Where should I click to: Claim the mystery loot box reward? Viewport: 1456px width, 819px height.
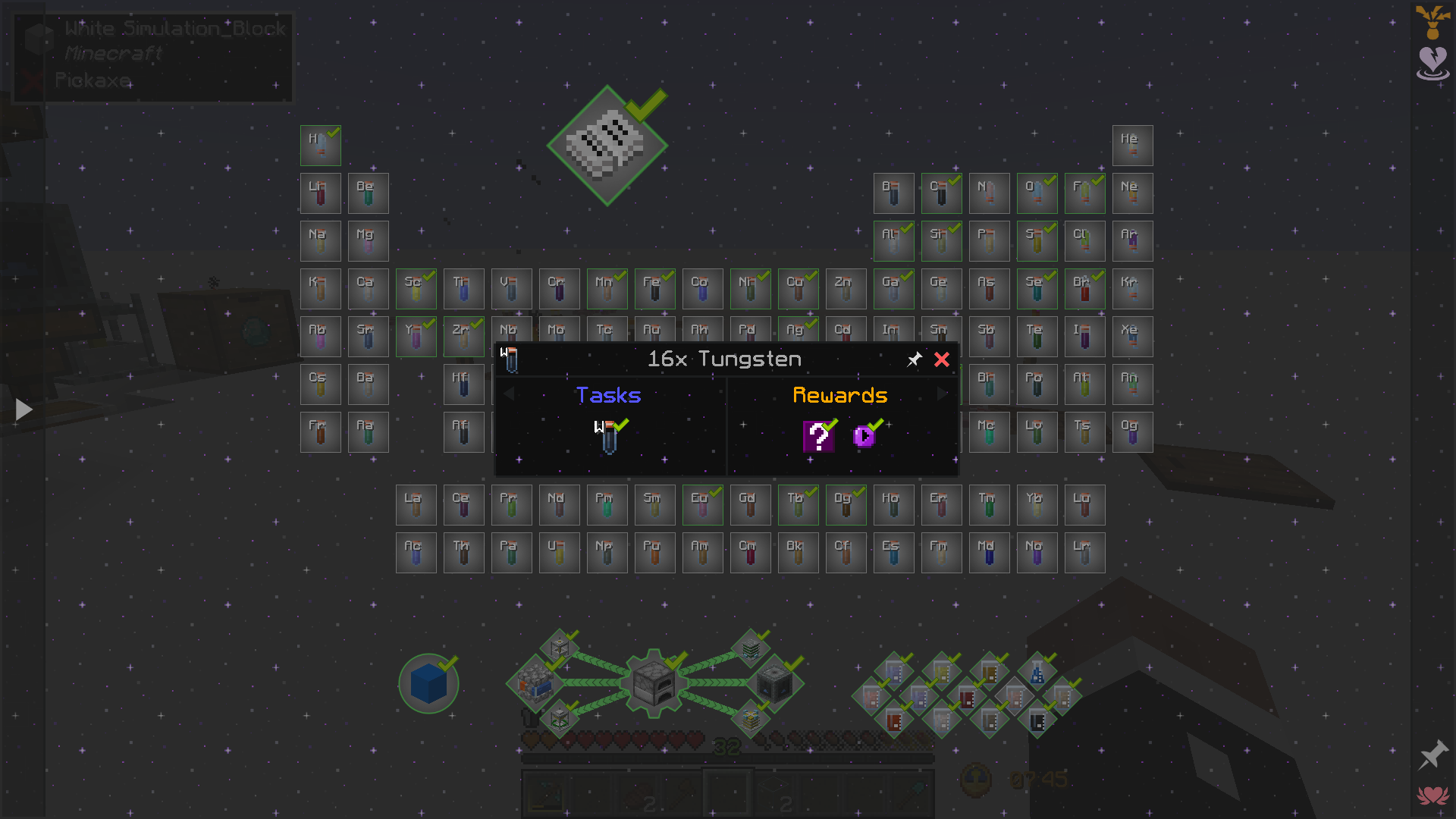point(817,437)
